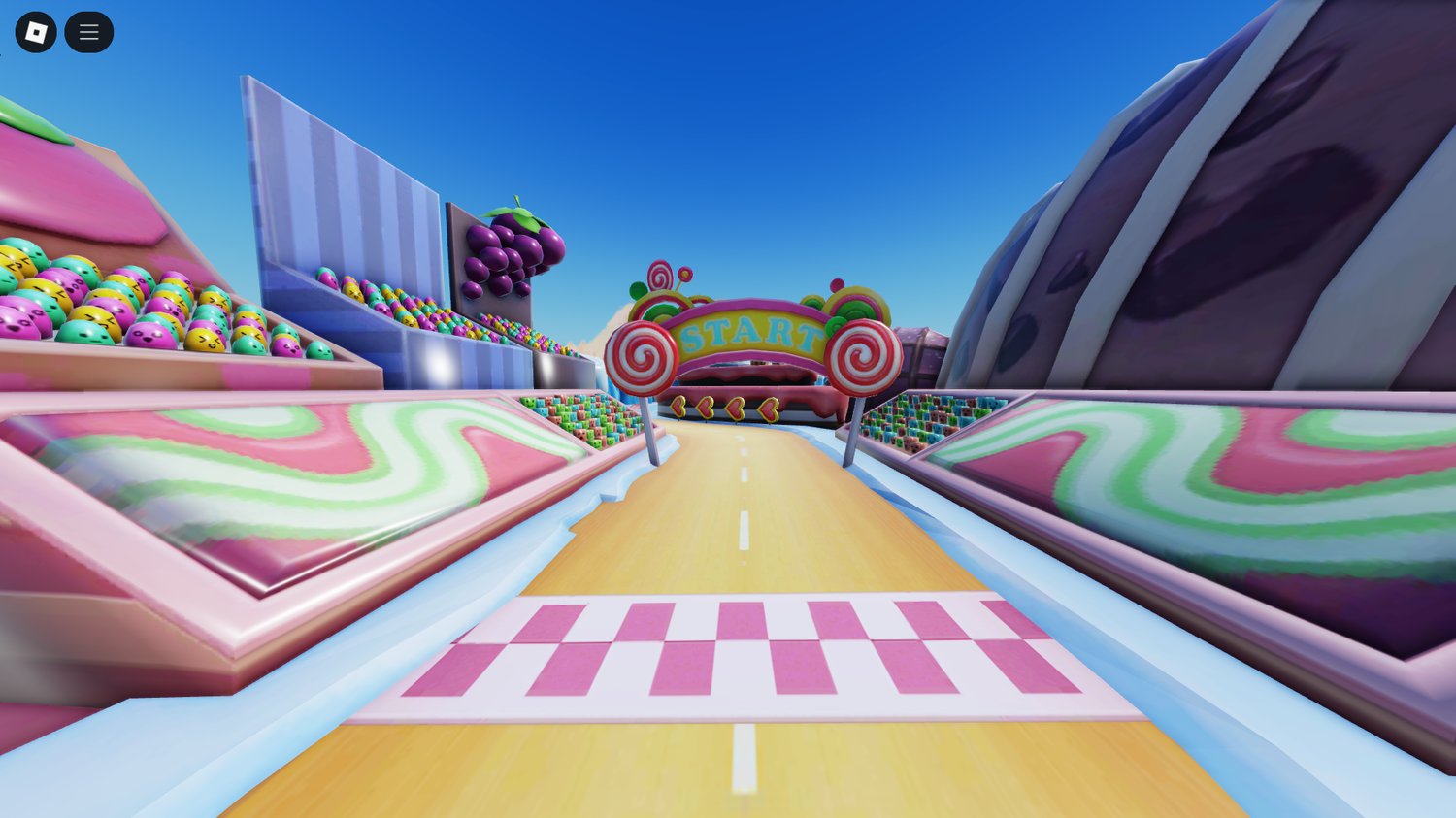Click the right red-swirl lollipop sign post
Viewport: 1456px width, 818px height.
865,357
